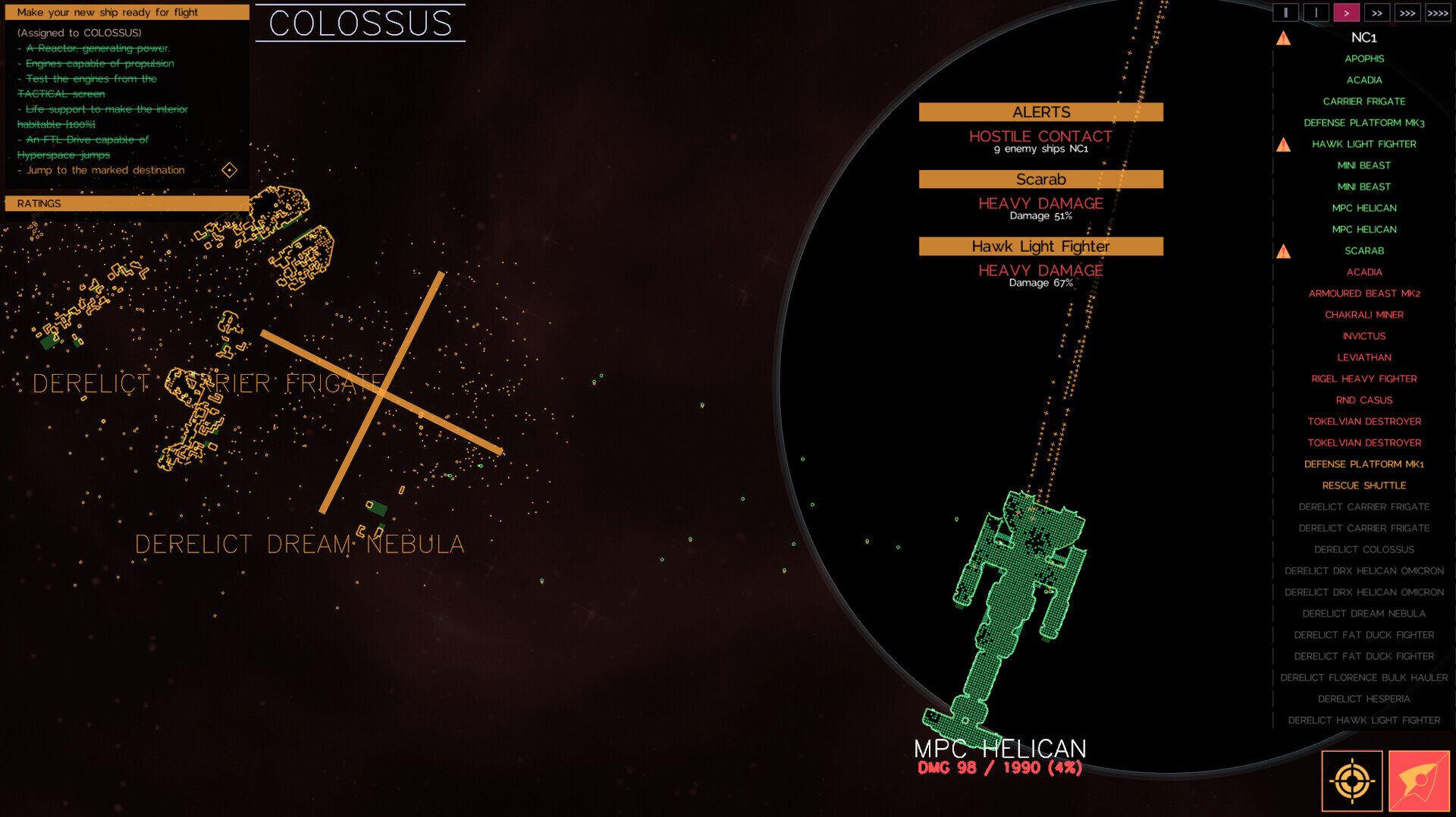The image size is (1456, 817).
Task: Click the jump destination diamond marker icon
Action: [229, 170]
